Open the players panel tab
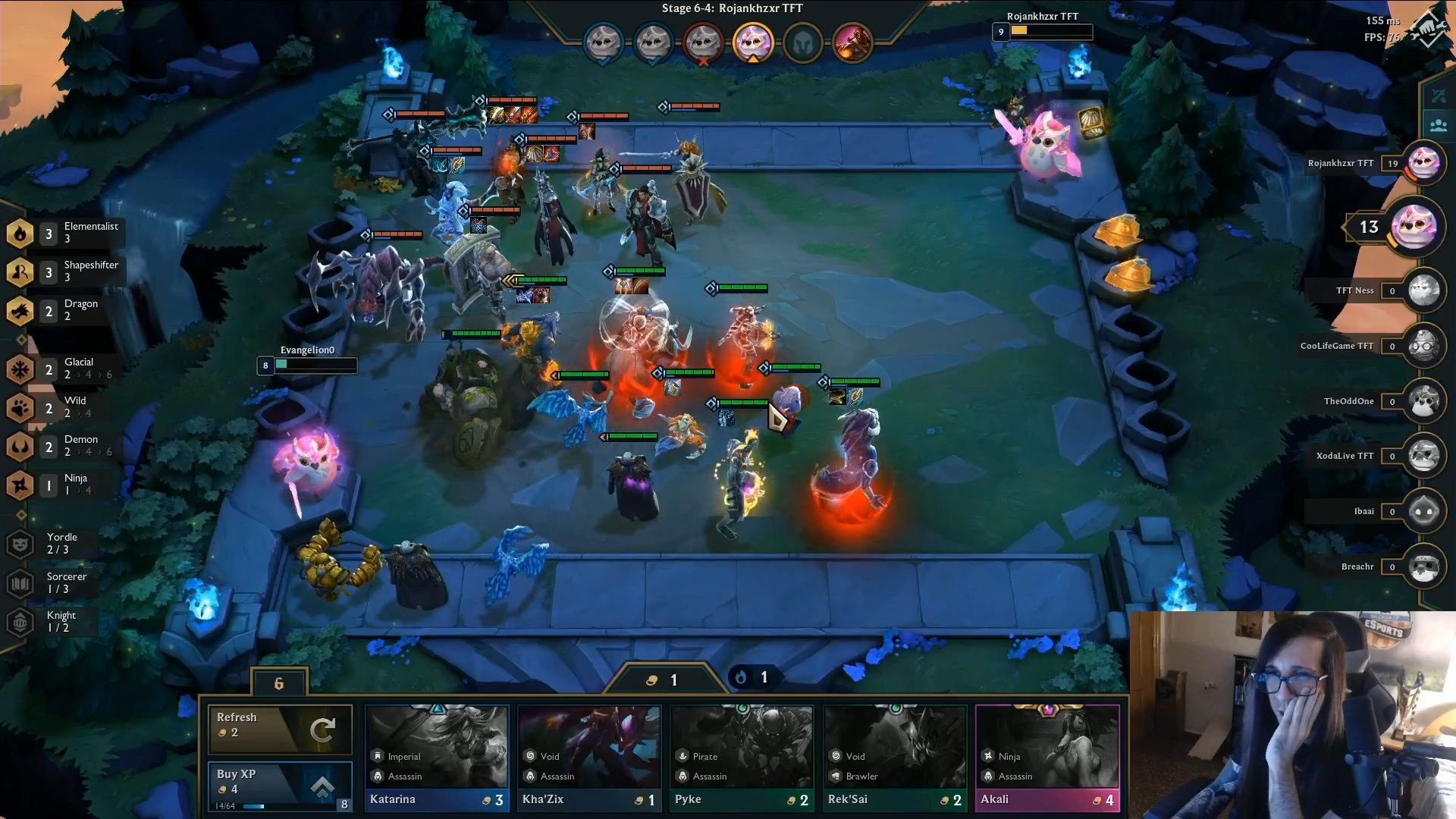 click(1438, 125)
